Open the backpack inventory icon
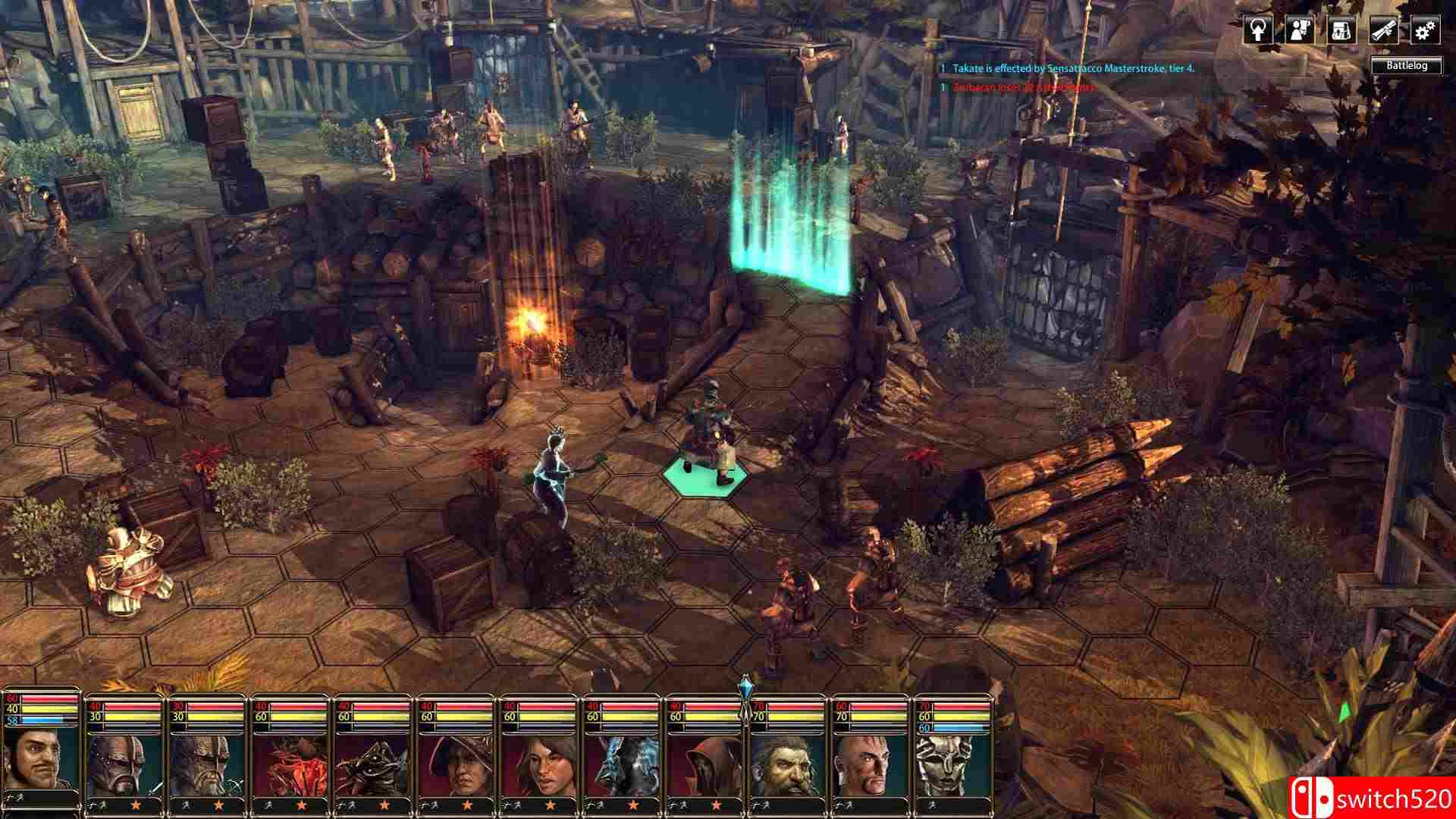Viewport: 1456px width, 819px height. [x=1341, y=31]
